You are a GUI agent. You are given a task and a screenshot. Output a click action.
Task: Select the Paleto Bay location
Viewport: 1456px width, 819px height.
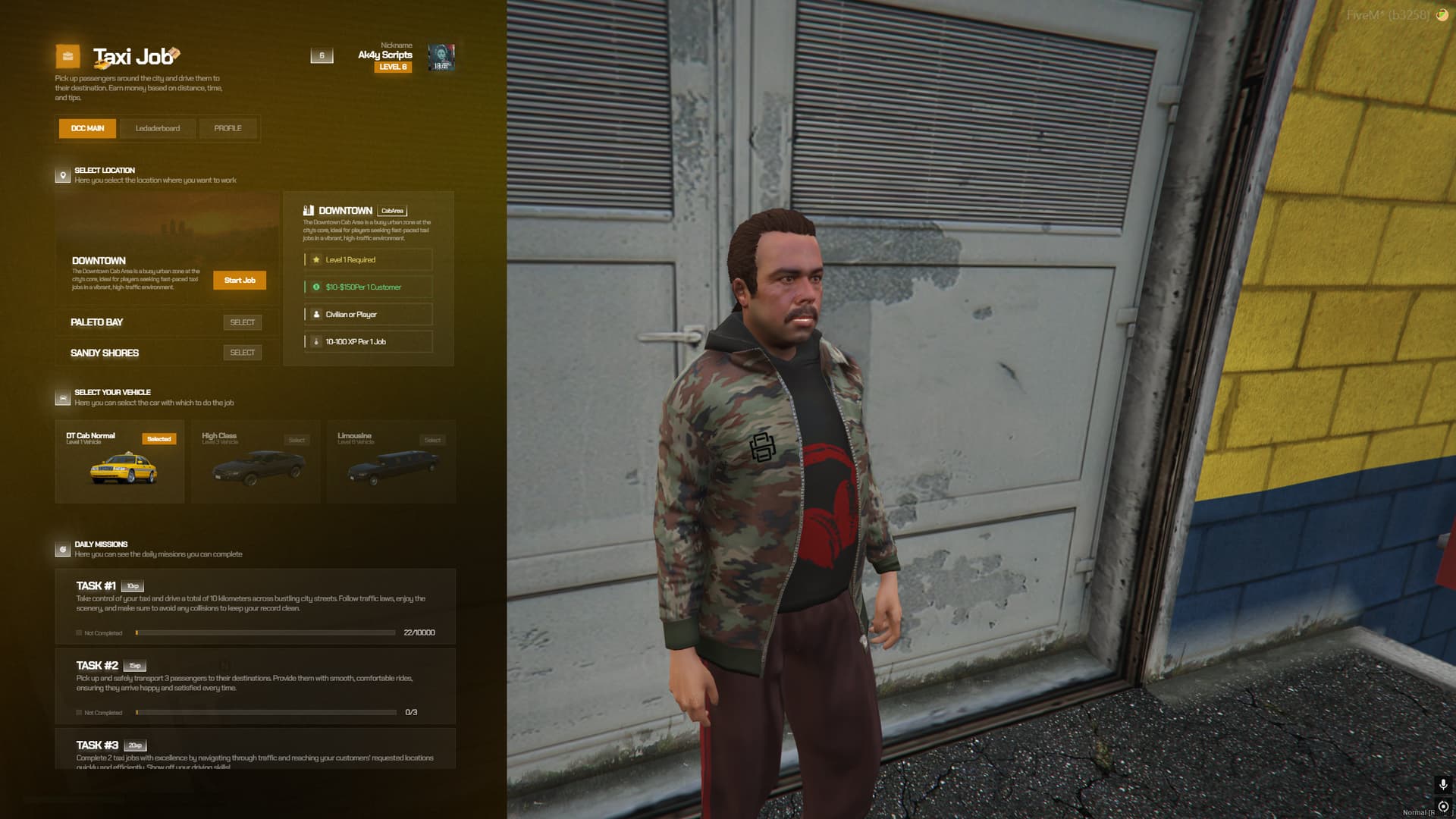click(x=242, y=322)
